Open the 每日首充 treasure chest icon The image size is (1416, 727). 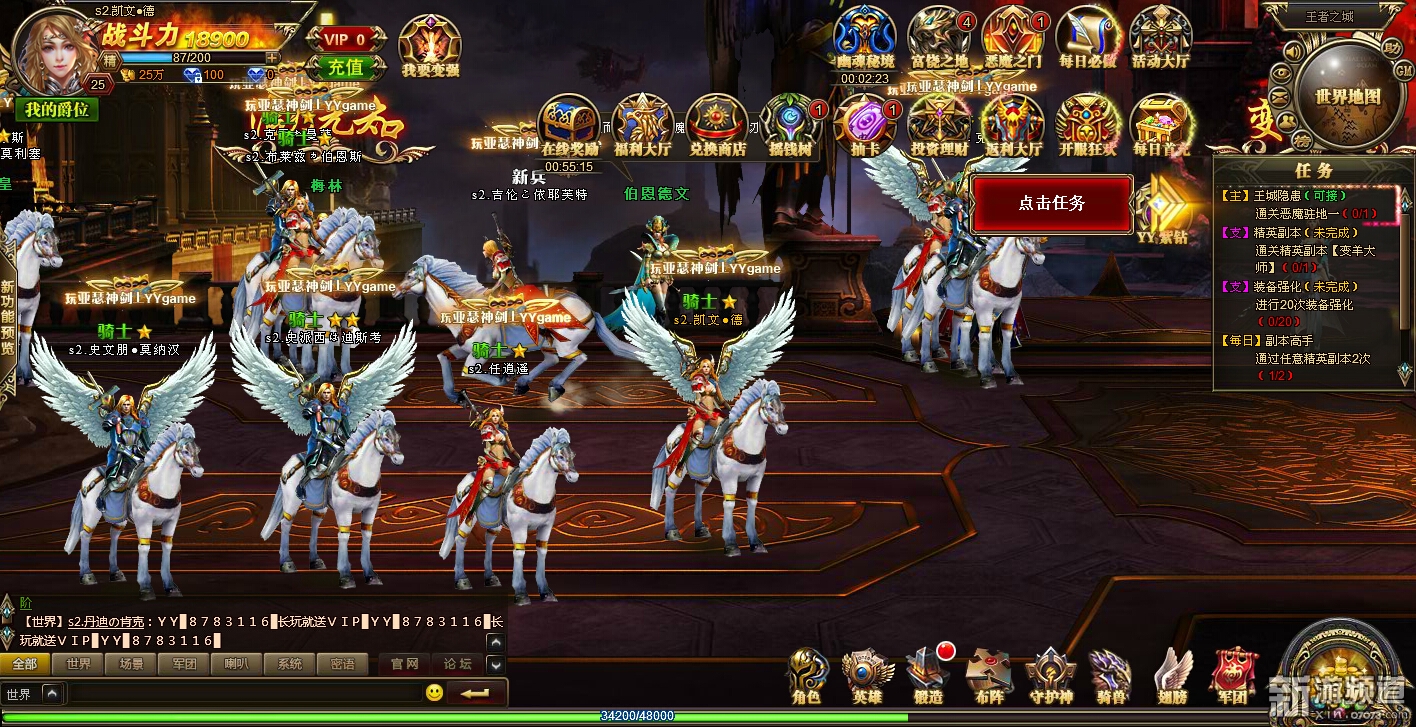click(x=1160, y=123)
